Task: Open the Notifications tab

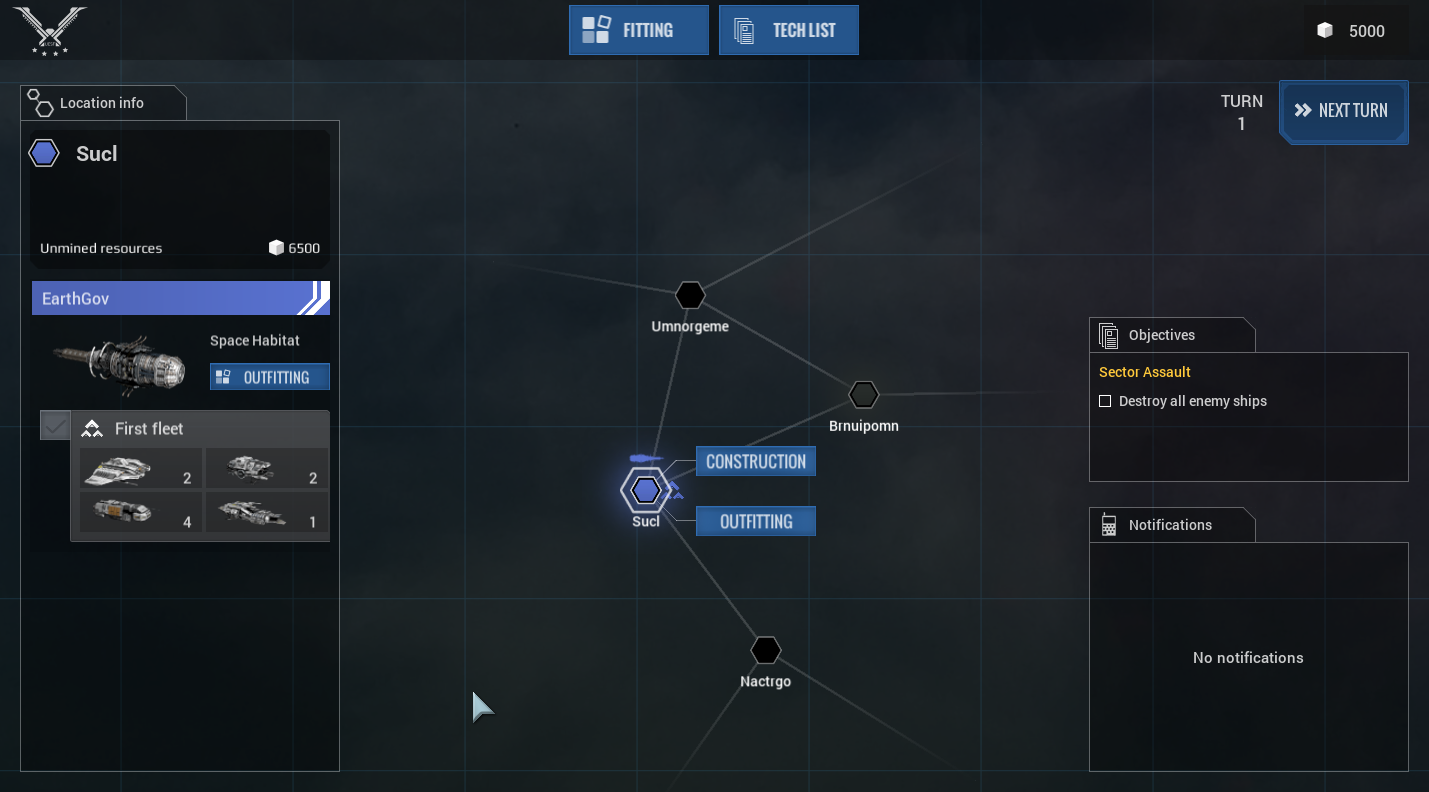Action: pyautogui.click(x=1169, y=525)
